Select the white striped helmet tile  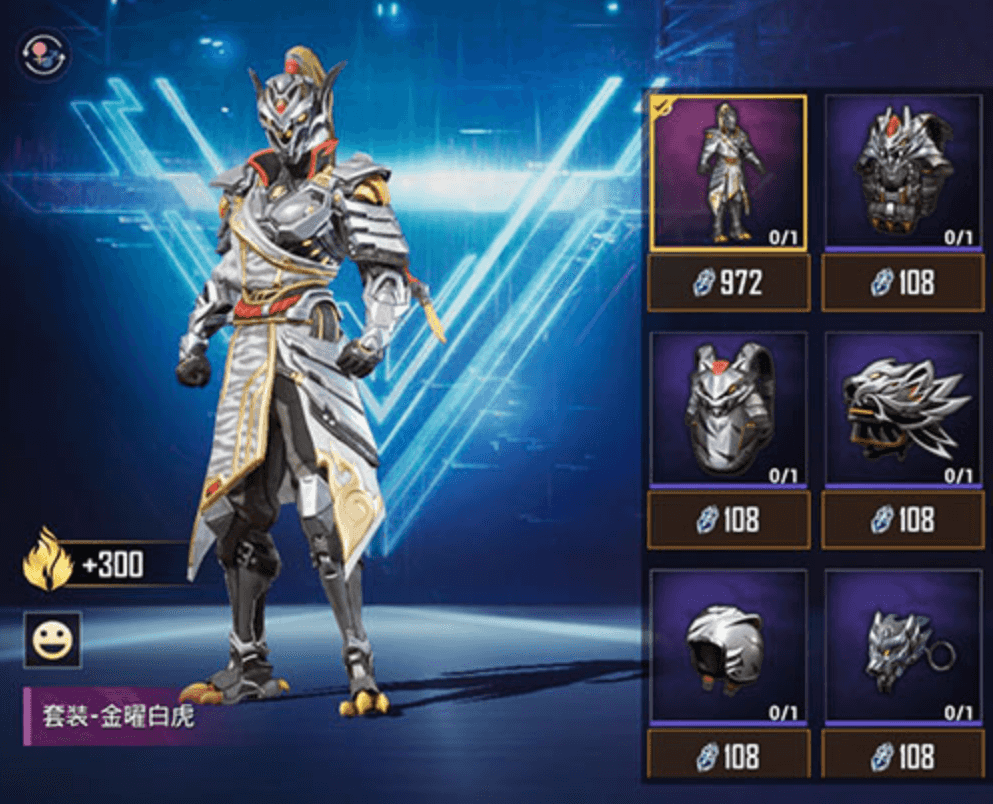727,646
